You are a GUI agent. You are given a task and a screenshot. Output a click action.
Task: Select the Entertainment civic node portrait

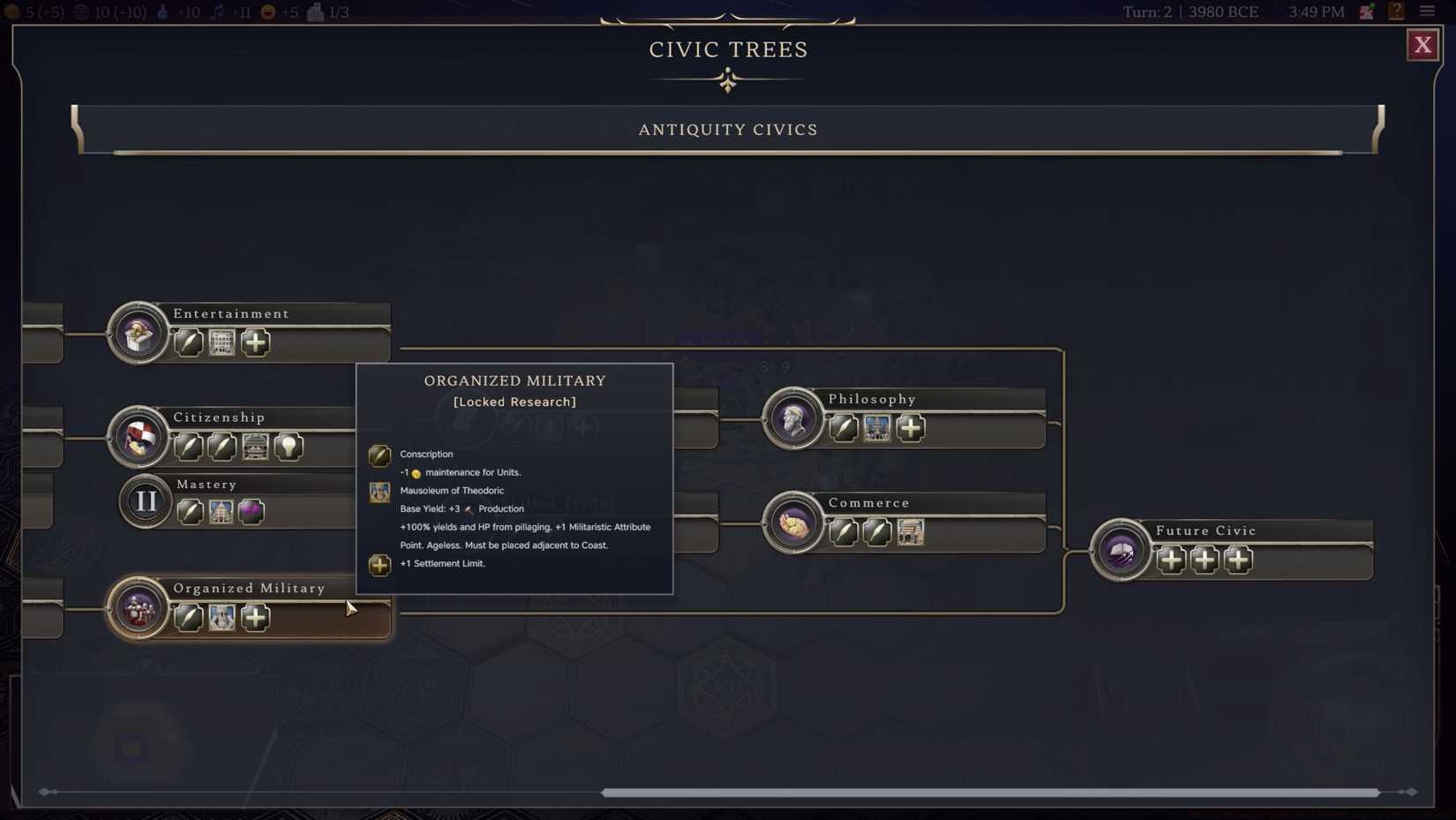click(138, 334)
